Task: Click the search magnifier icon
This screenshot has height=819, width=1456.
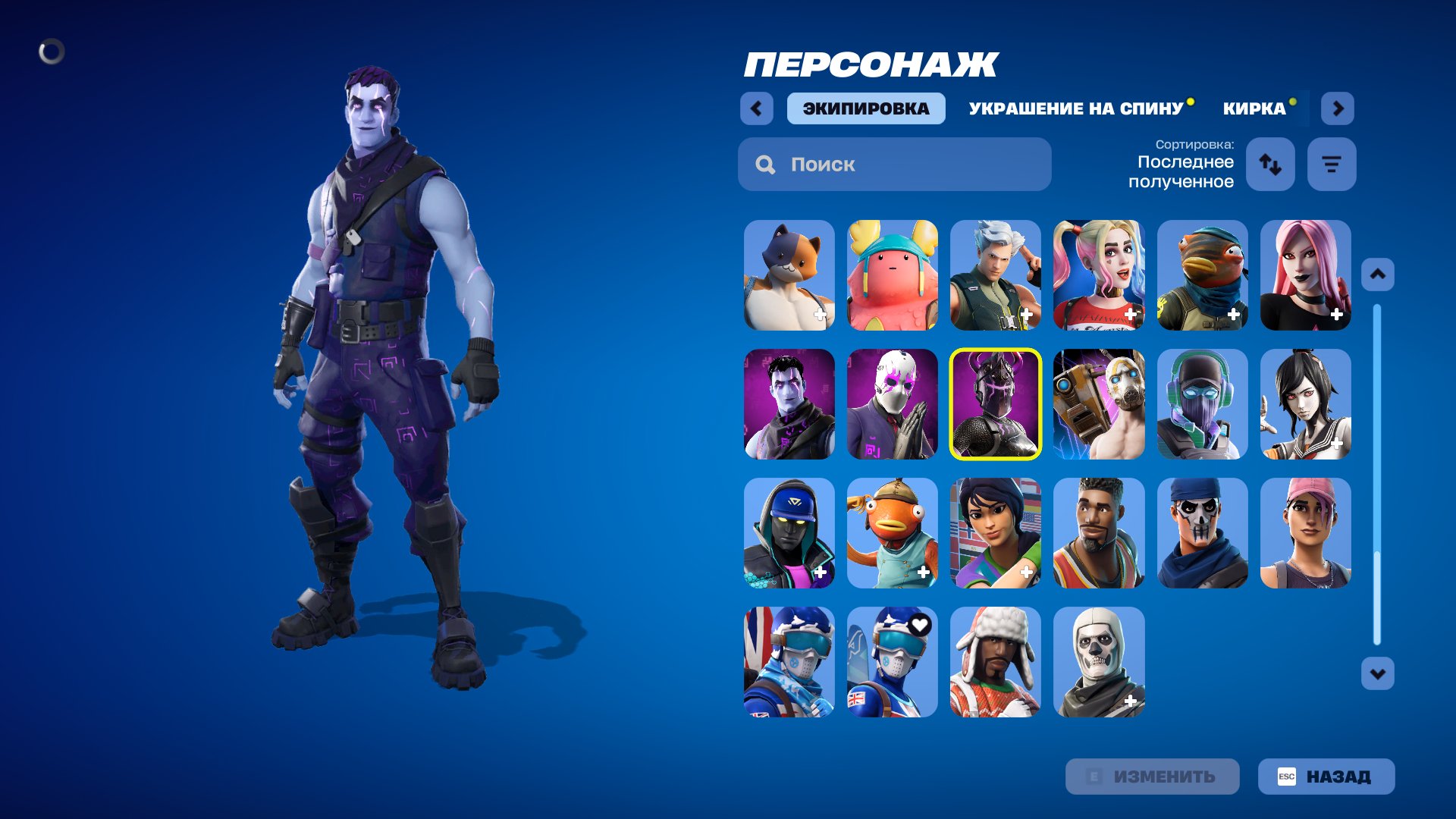Action: (765, 165)
